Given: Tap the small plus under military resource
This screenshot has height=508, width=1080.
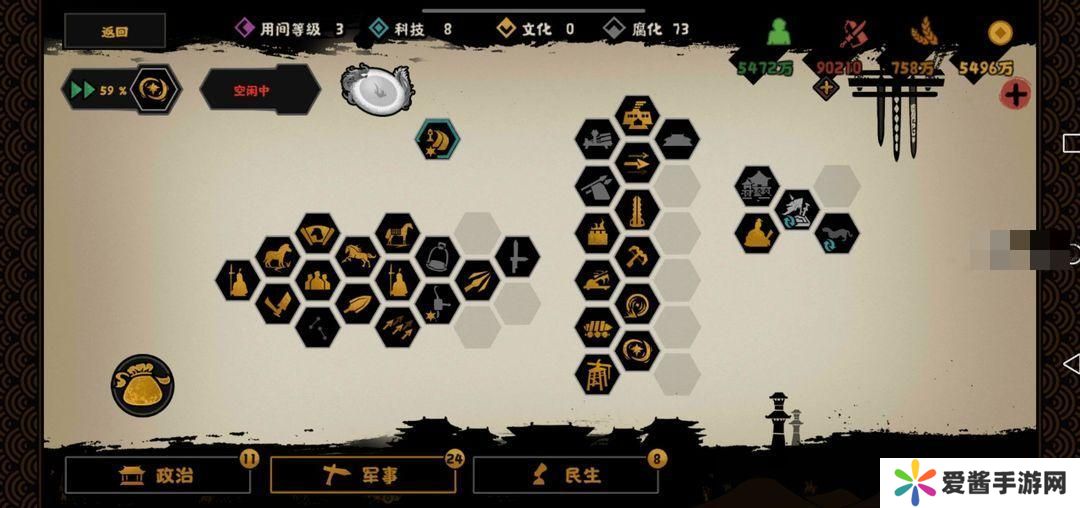Looking at the screenshot, I should (x=826, y=88).
